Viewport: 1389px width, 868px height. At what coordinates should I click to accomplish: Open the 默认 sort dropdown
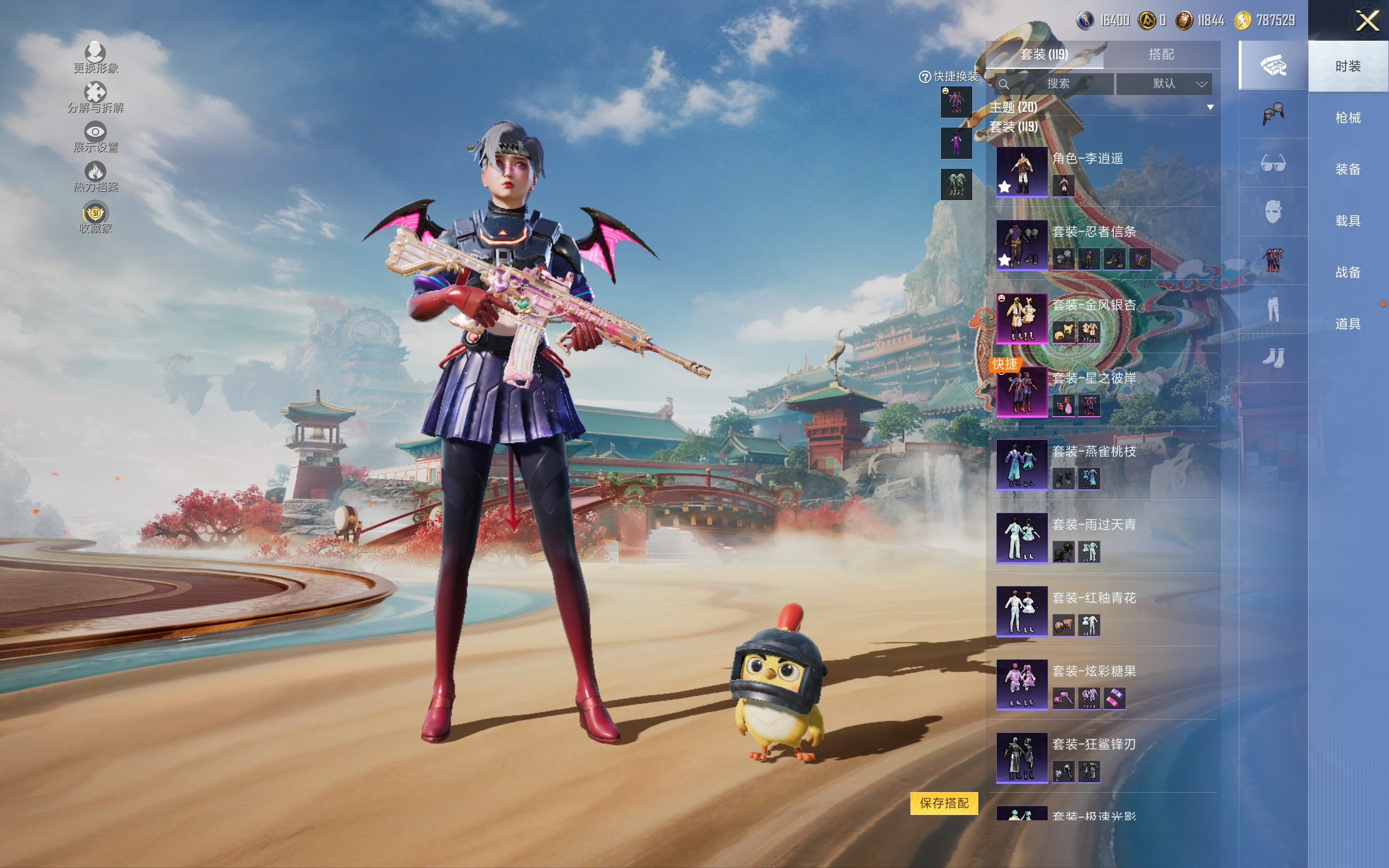click(1164, 84)
